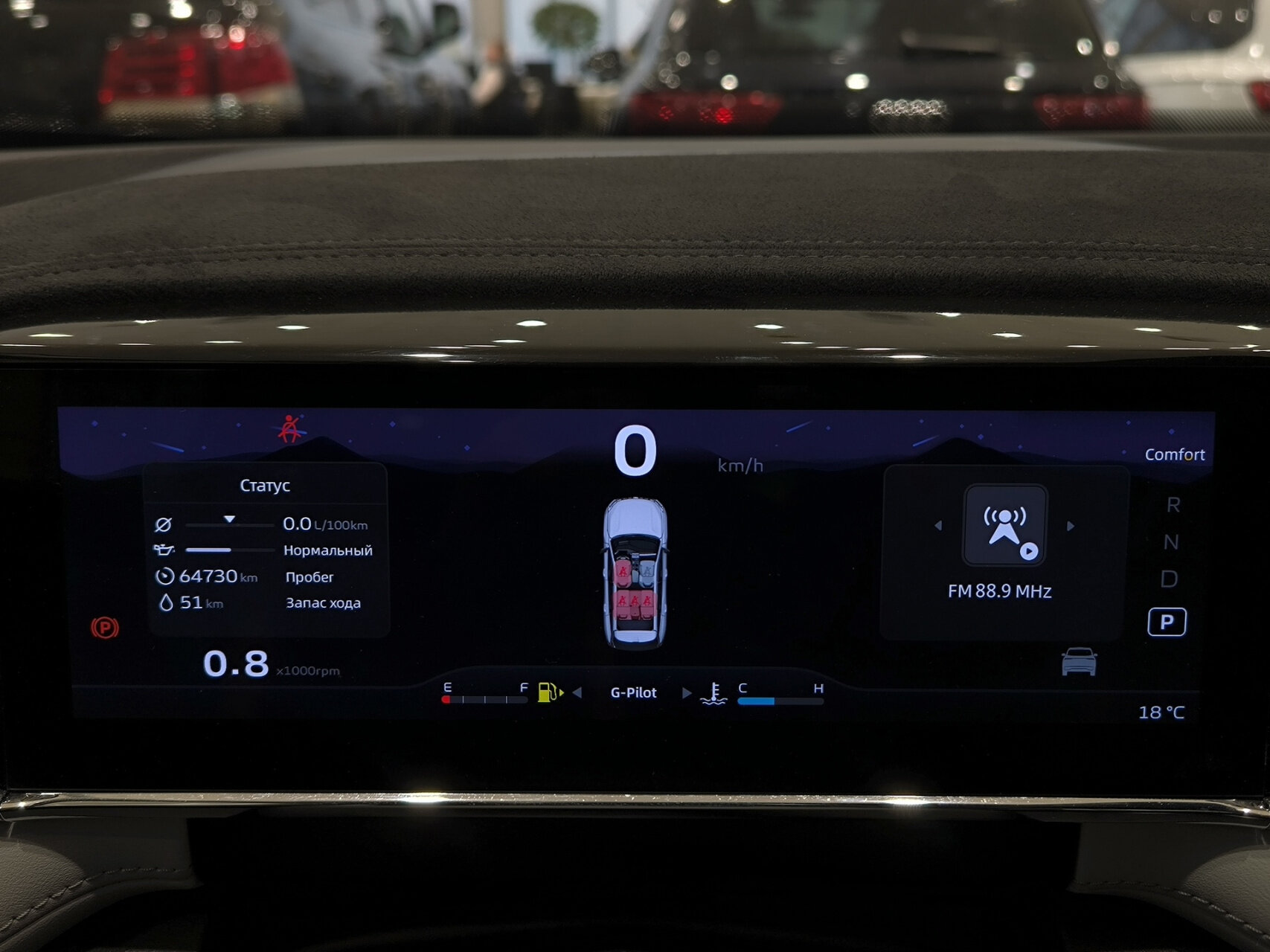The width and height of the screenshot is (1270, 952).
Task: Select the FM 88.9 MHz station label
Action: click(x=999, y=592)
